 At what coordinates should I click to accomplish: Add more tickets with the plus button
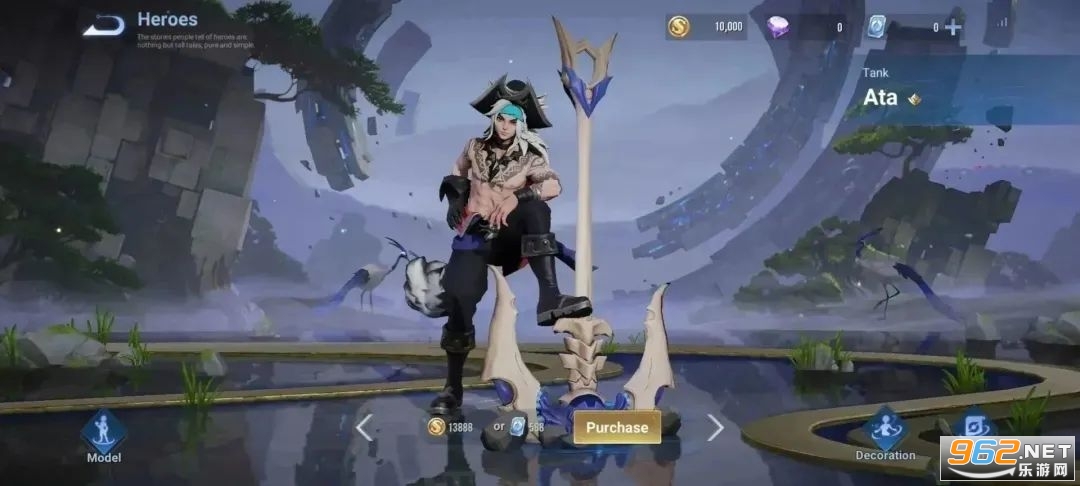click(953, 27)
